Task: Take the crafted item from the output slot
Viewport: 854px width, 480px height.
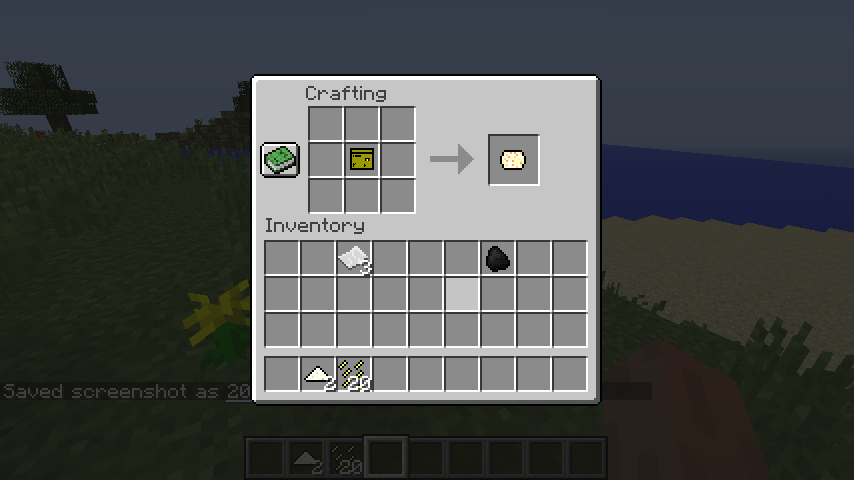Action: point(513,160)
